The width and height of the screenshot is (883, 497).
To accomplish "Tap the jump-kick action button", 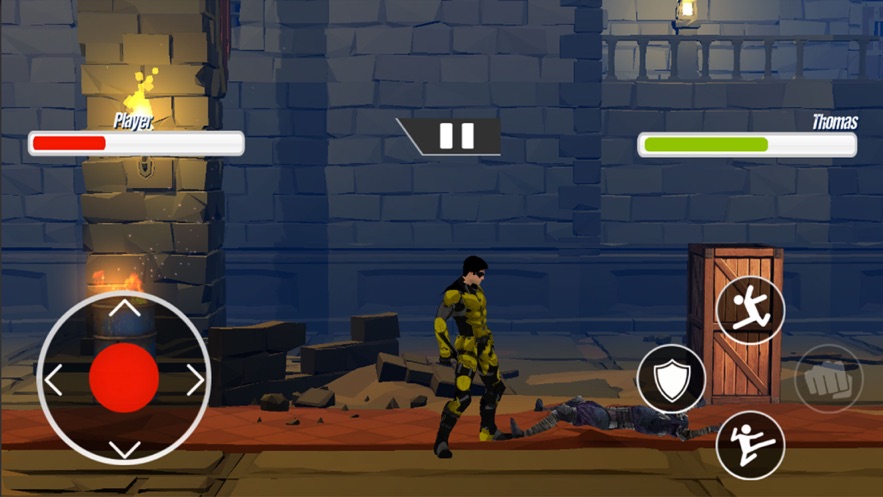I will (750, 308).
